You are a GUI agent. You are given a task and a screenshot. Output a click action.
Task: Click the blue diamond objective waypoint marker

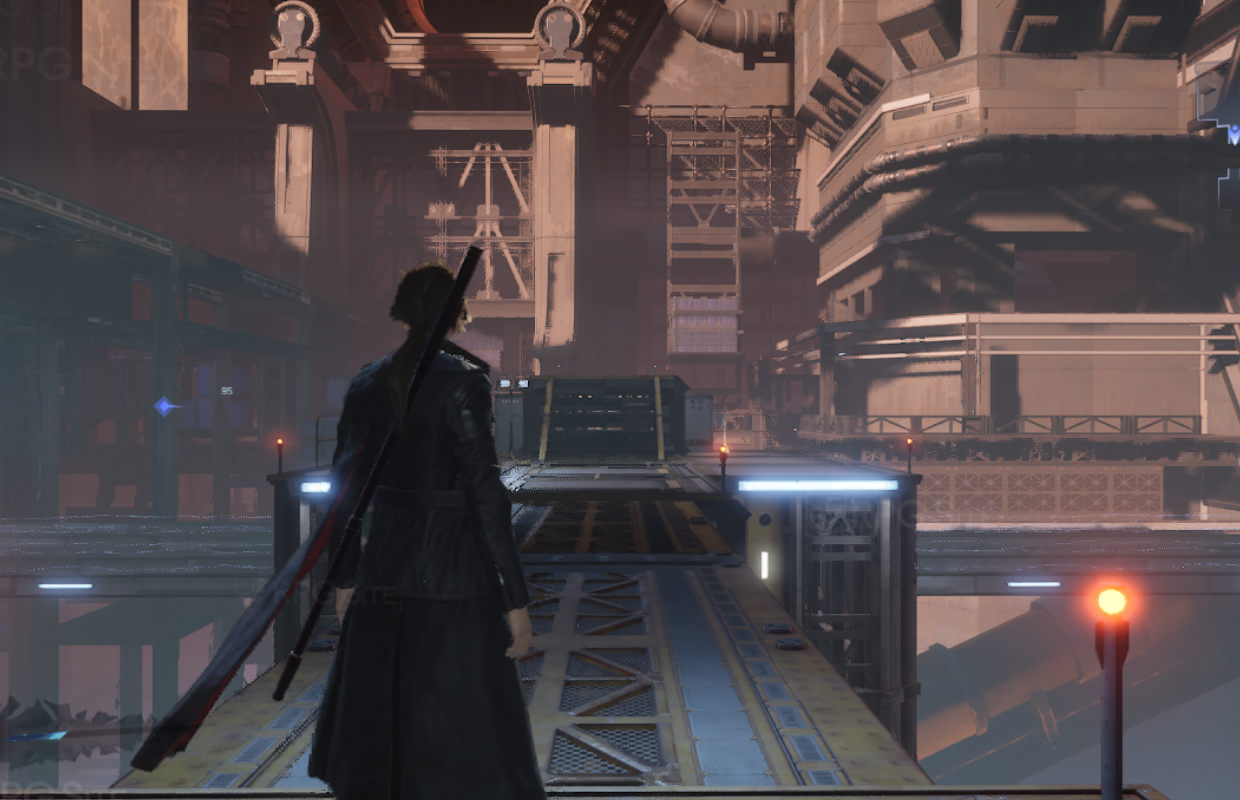click(x=164, y=406)
